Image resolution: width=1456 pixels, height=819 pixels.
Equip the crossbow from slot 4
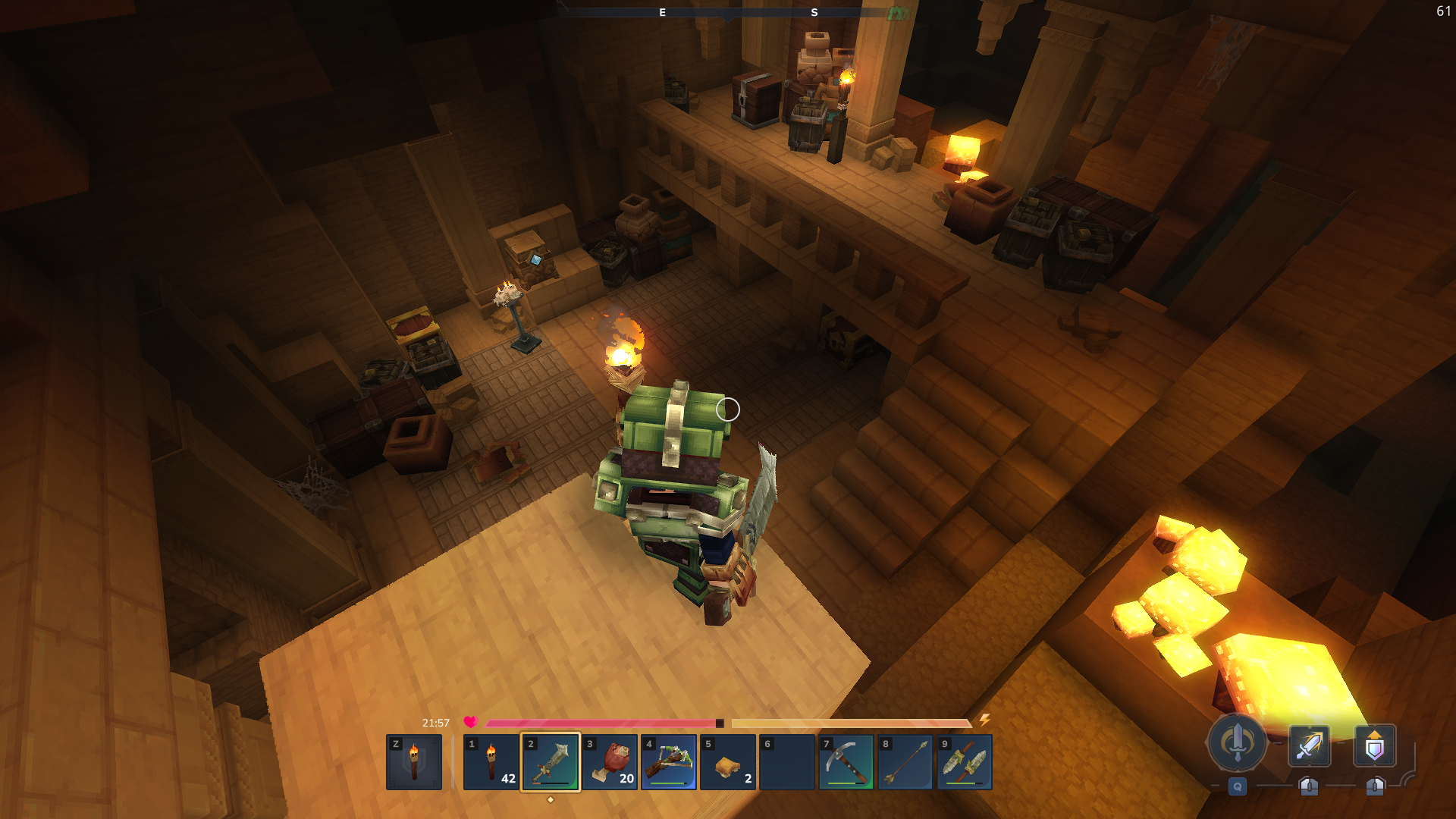[x=669, y=762]
